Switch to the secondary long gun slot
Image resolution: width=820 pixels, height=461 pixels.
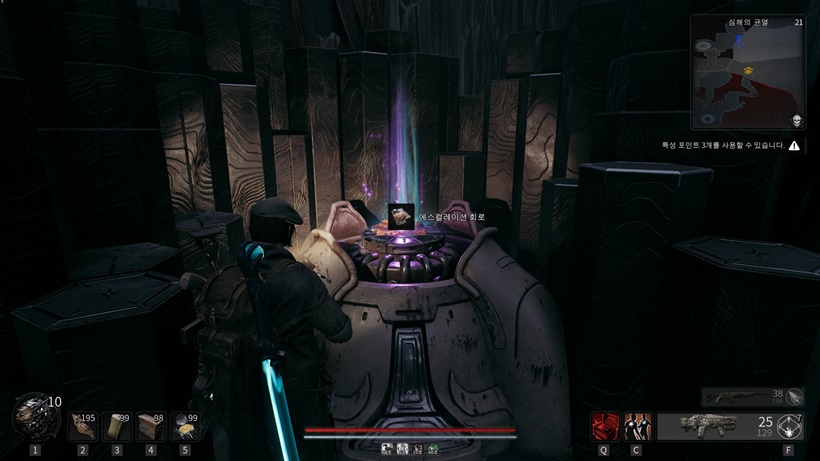752,397
